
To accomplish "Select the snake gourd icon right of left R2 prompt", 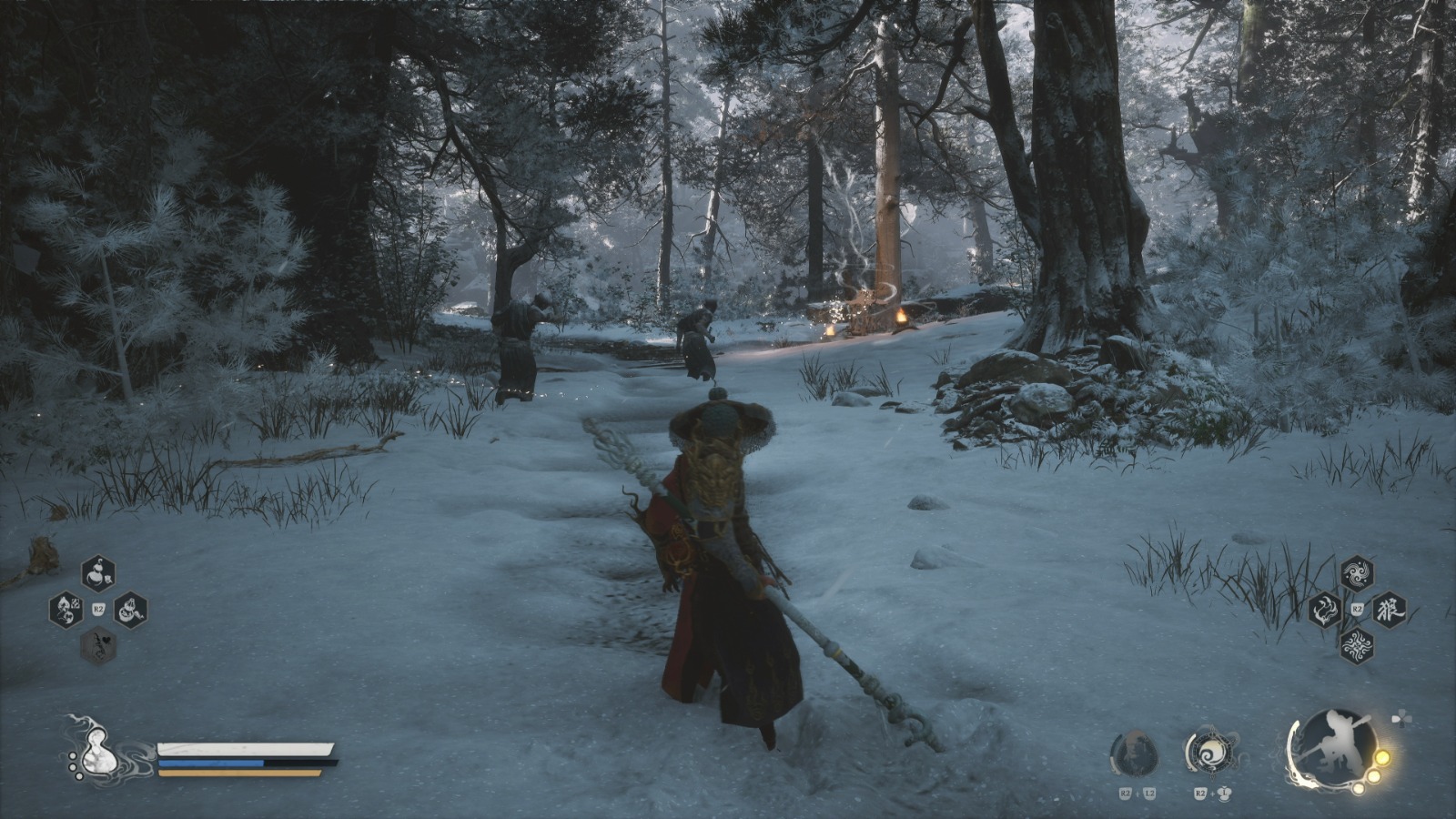I will [x=128, y=610].
